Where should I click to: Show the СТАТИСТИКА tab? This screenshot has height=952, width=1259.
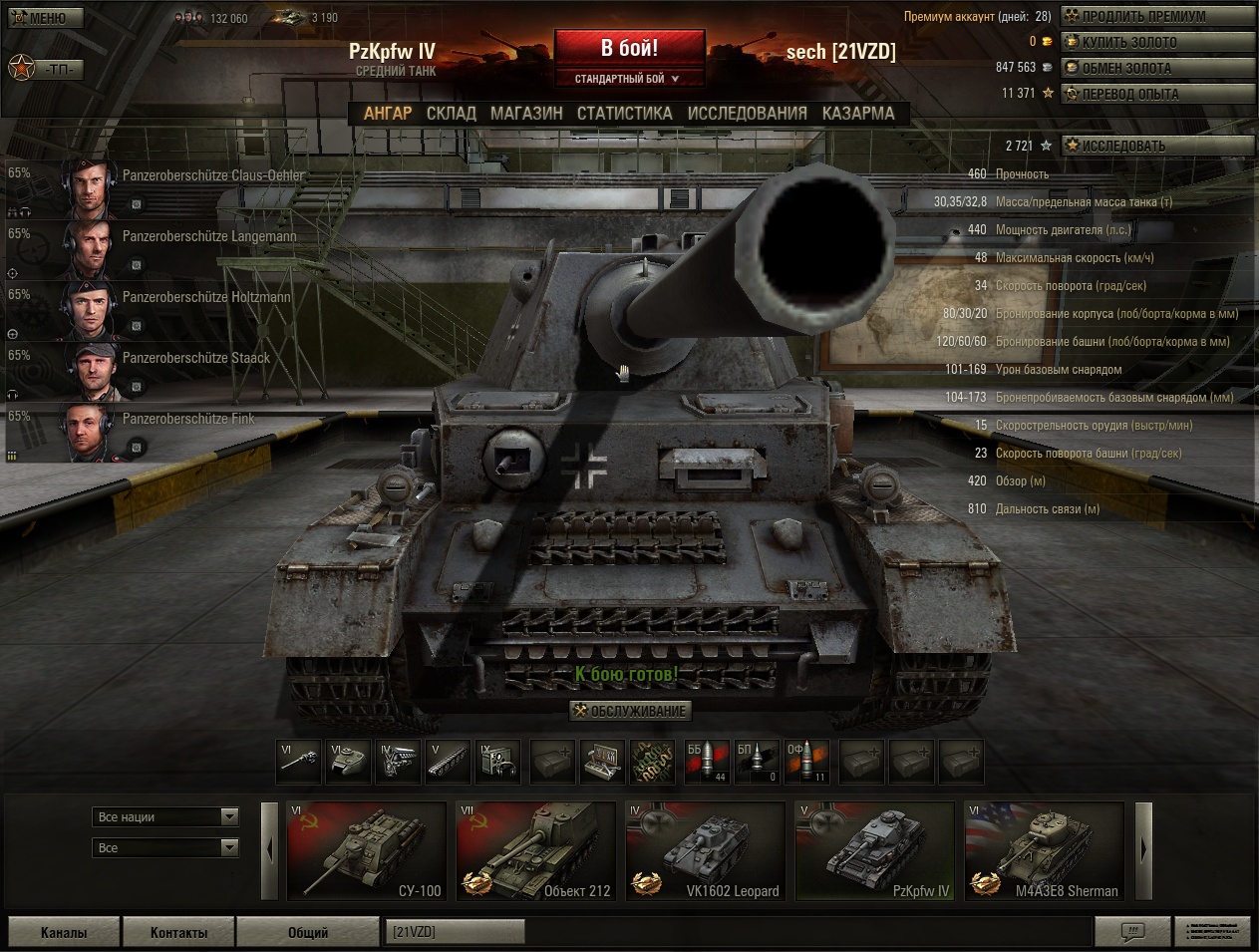tap(624, 114)
